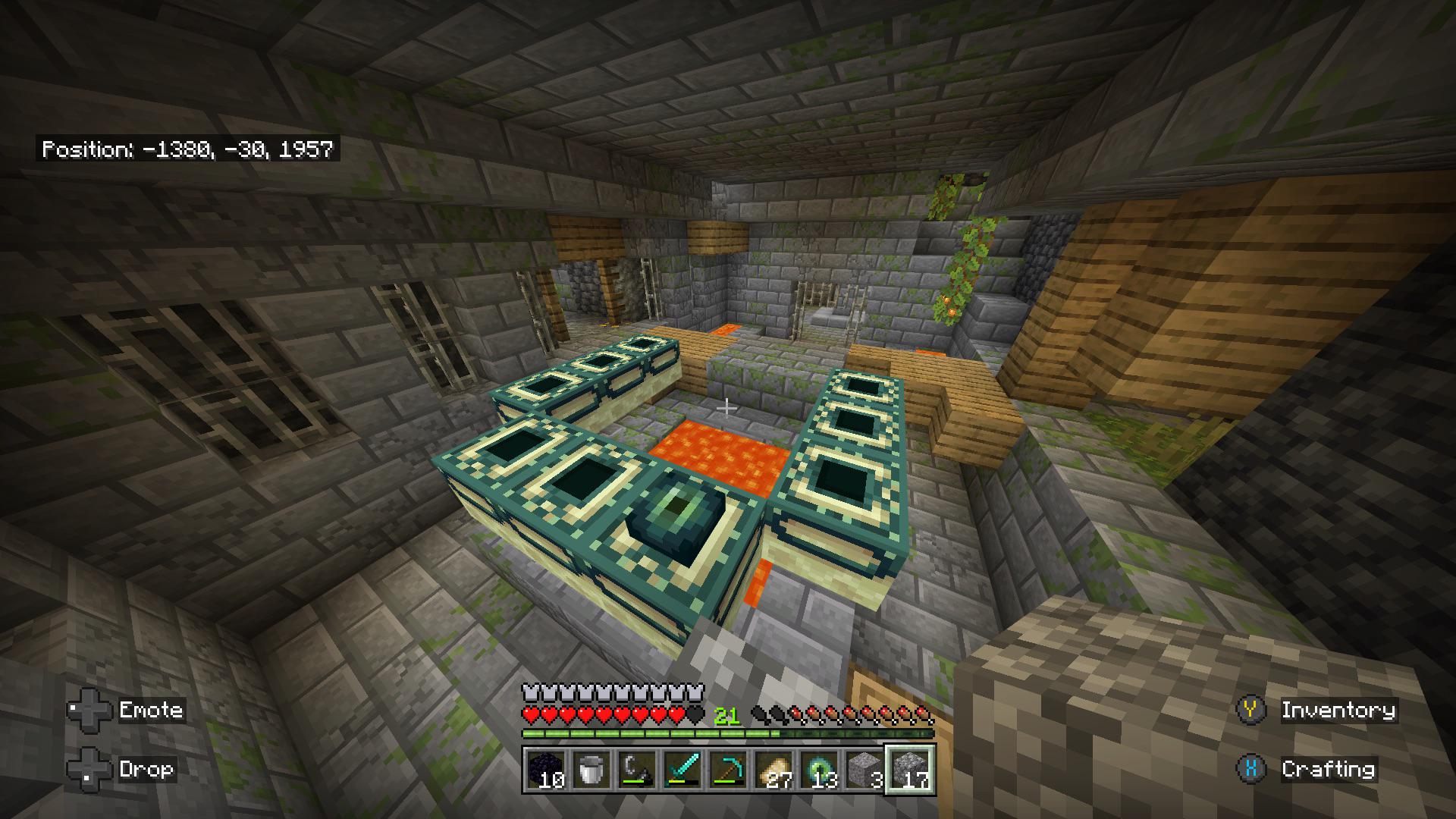Select the stone block stack of 3
This screenshot has height=819, width=1456.
pyautogui.click(x=864, y=770)
